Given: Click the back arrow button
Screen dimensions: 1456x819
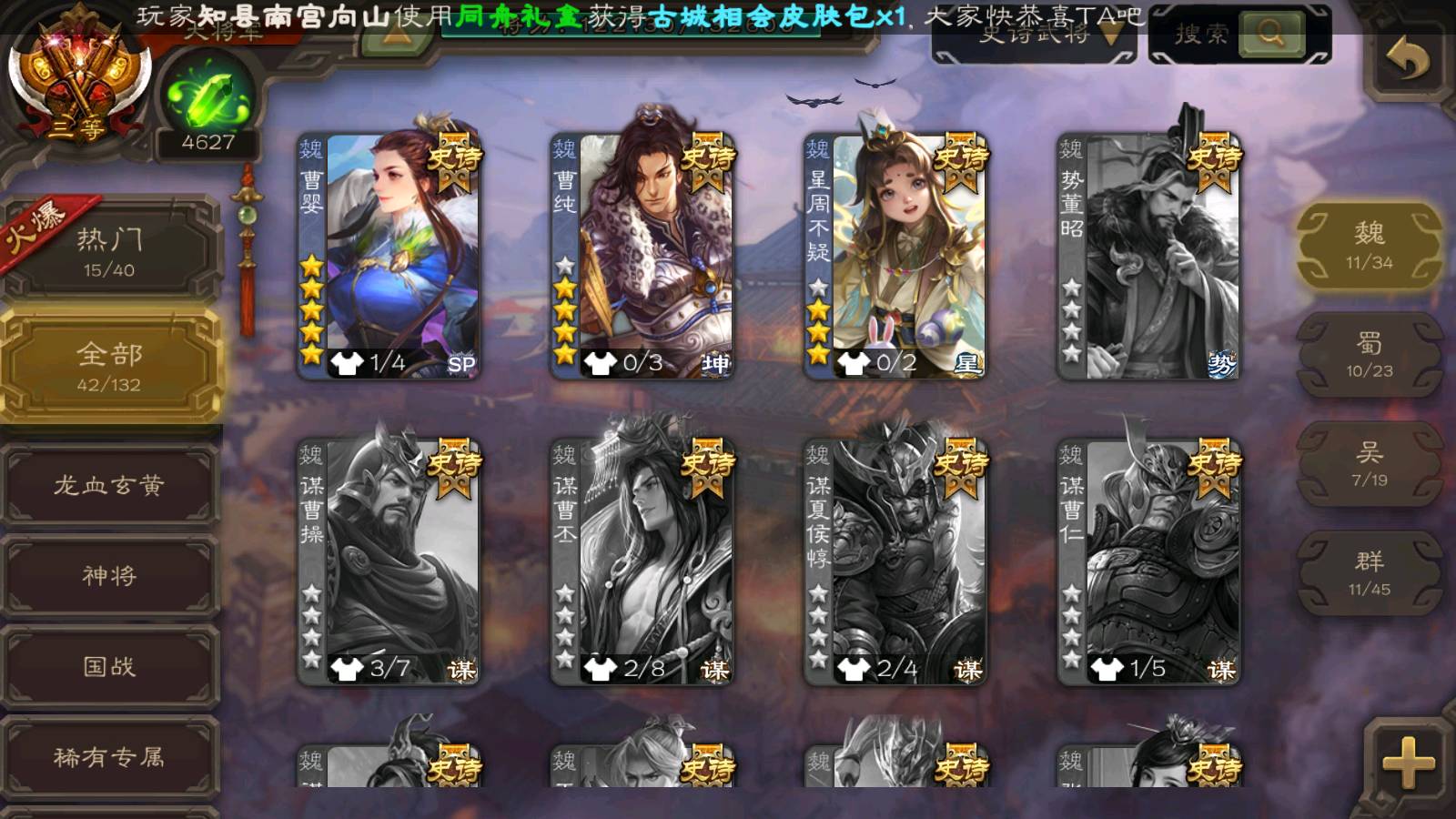Looking at the screenshot, I should tap(1407, 60).
